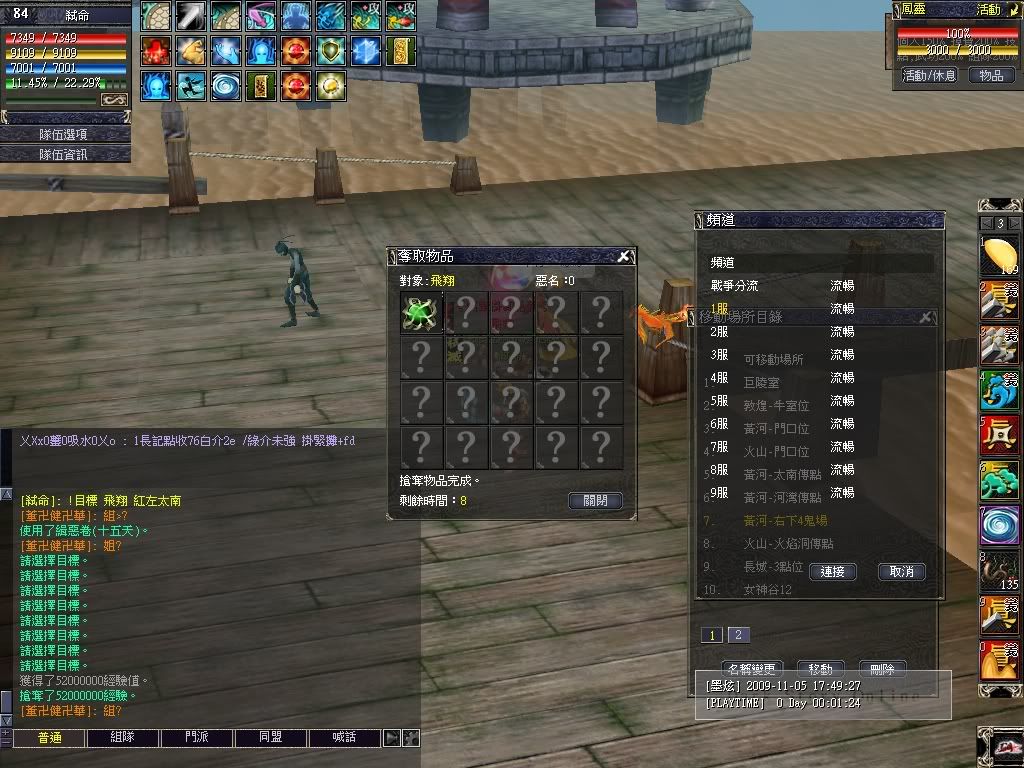Click the 刪除 delete button
The image size is (1024, 768).
coord(882,668)
